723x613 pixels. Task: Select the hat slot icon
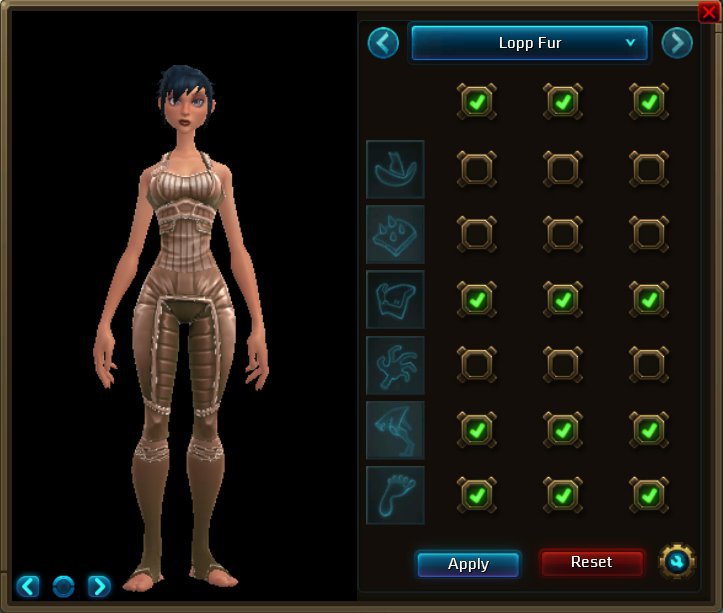point(395,169)
